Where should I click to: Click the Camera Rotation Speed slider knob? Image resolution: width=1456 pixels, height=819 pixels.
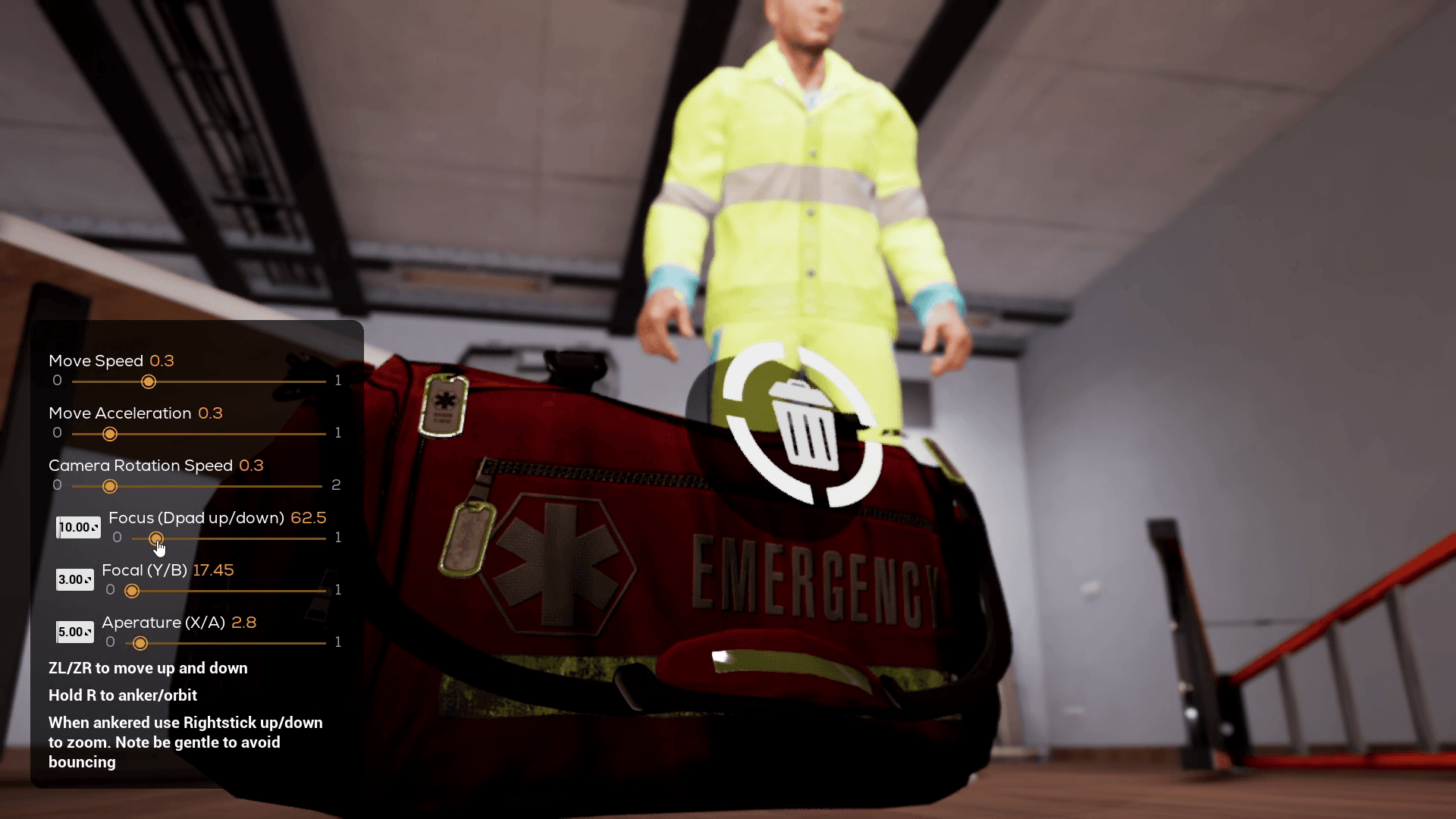(x=111, y=486)
